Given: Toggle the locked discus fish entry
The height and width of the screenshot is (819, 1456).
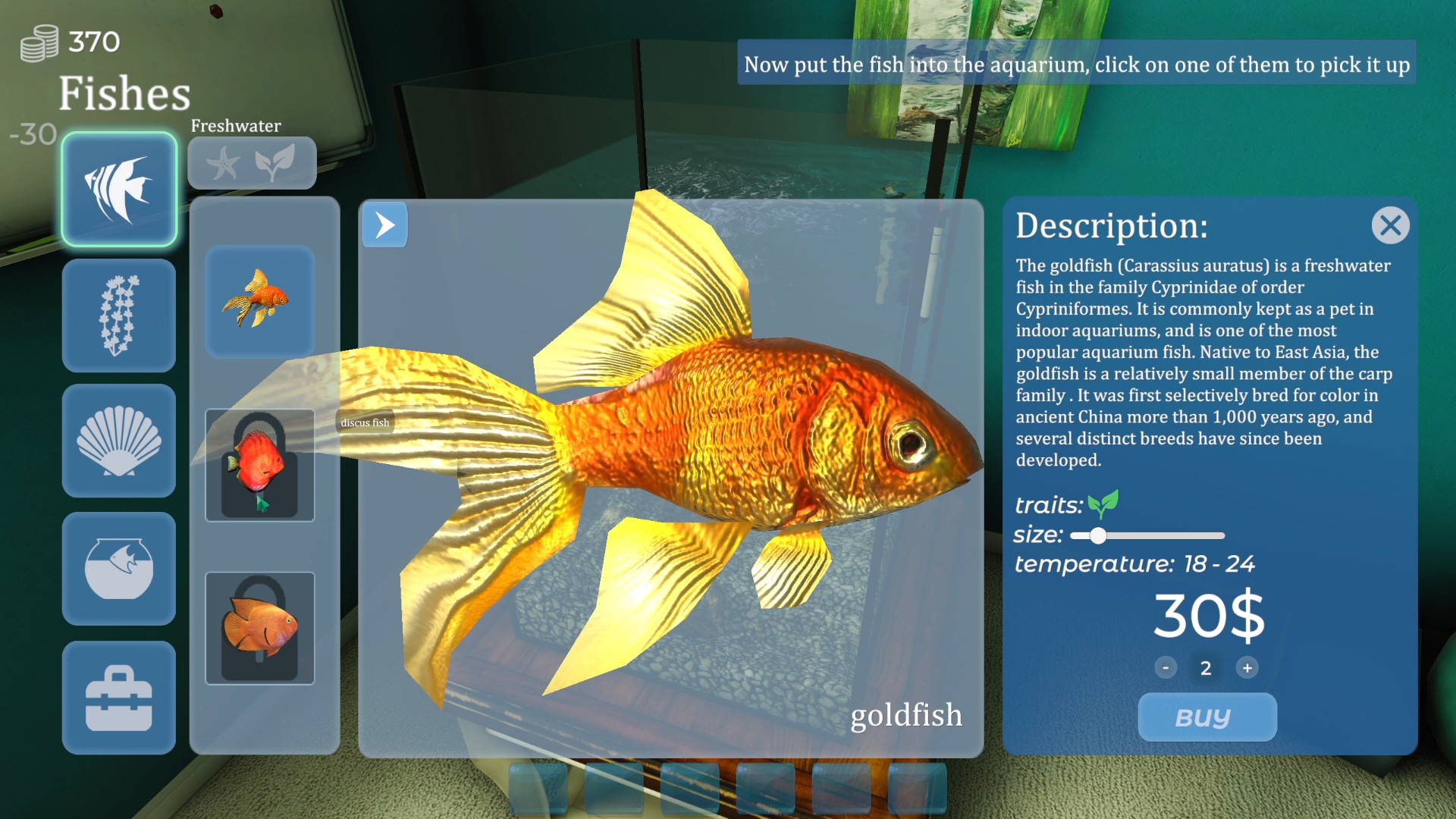Looking at the screenshot, I should [259, 465].
